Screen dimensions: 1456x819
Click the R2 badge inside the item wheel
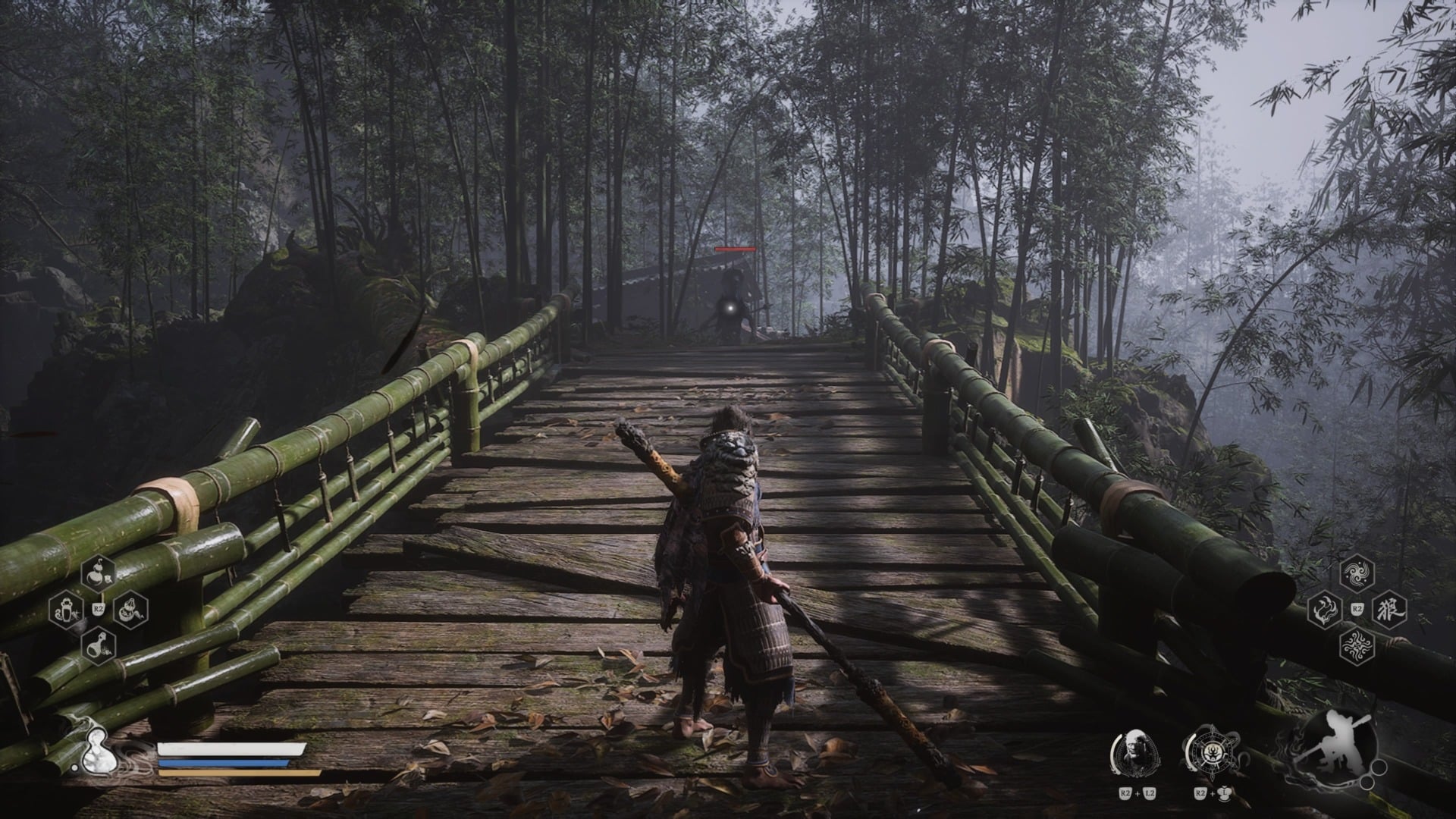tap(98, 608)
